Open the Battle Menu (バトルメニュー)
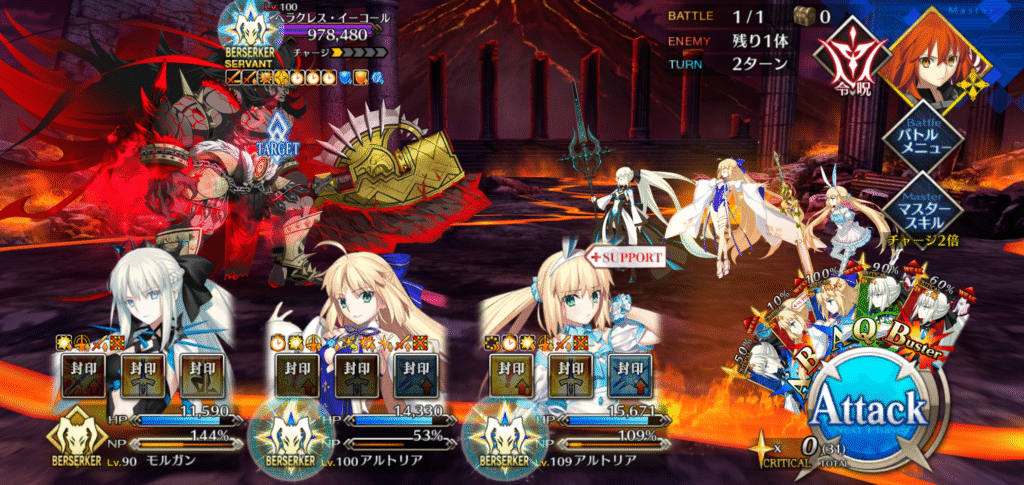1024x485 pixels. tap(919, 138)
